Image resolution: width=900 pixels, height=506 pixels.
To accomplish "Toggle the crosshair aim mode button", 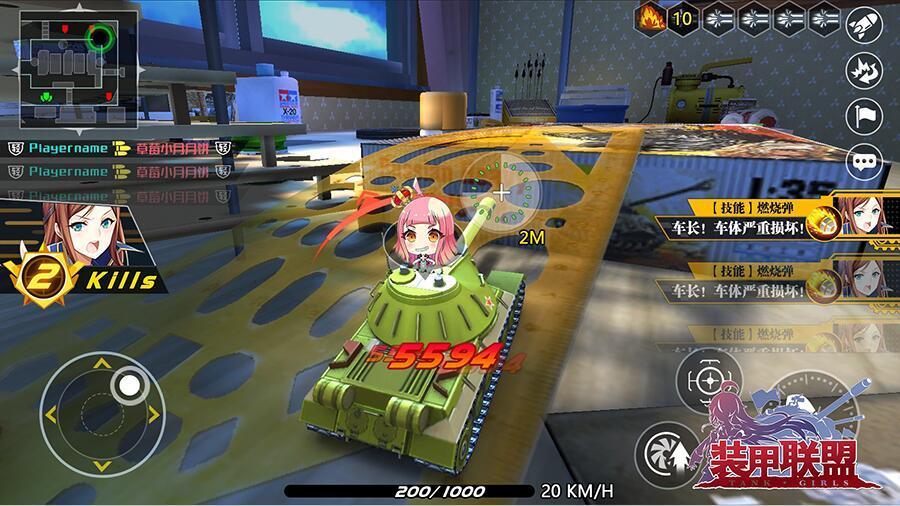I will pyautogui.click(x=707, y=381).
